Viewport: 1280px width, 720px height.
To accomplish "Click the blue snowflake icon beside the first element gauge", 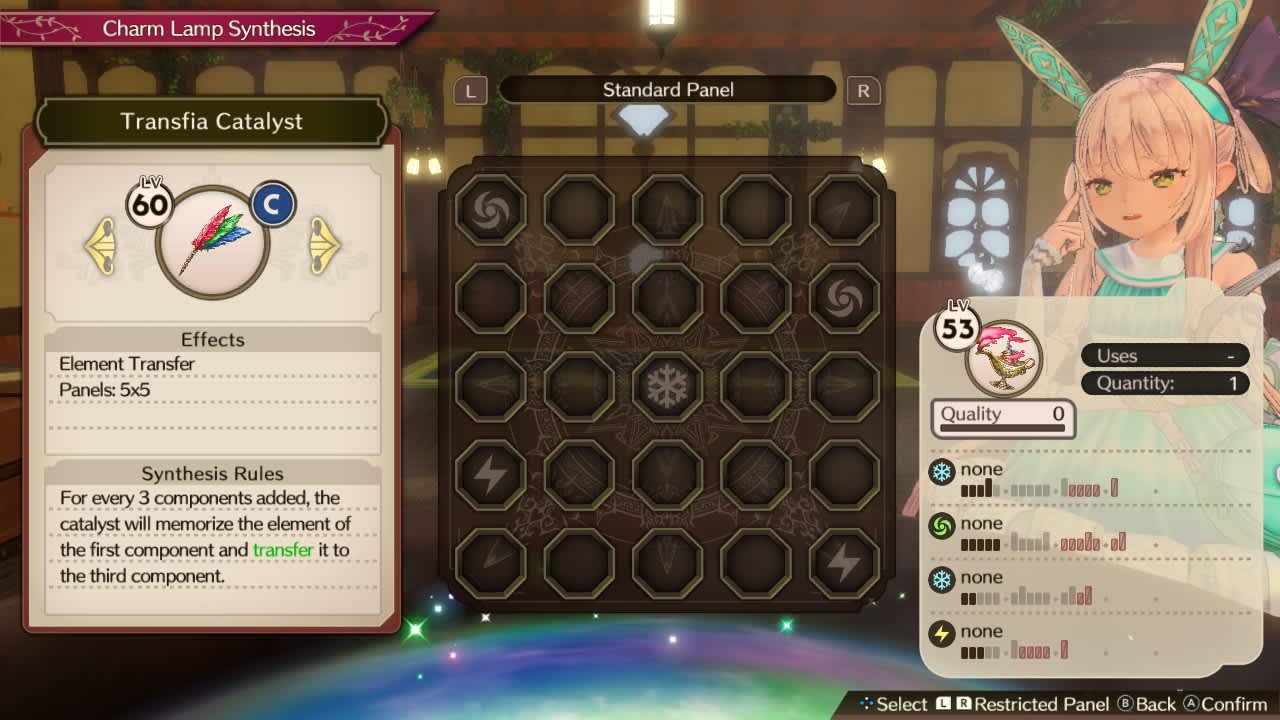I will click(x=941, y=469).
